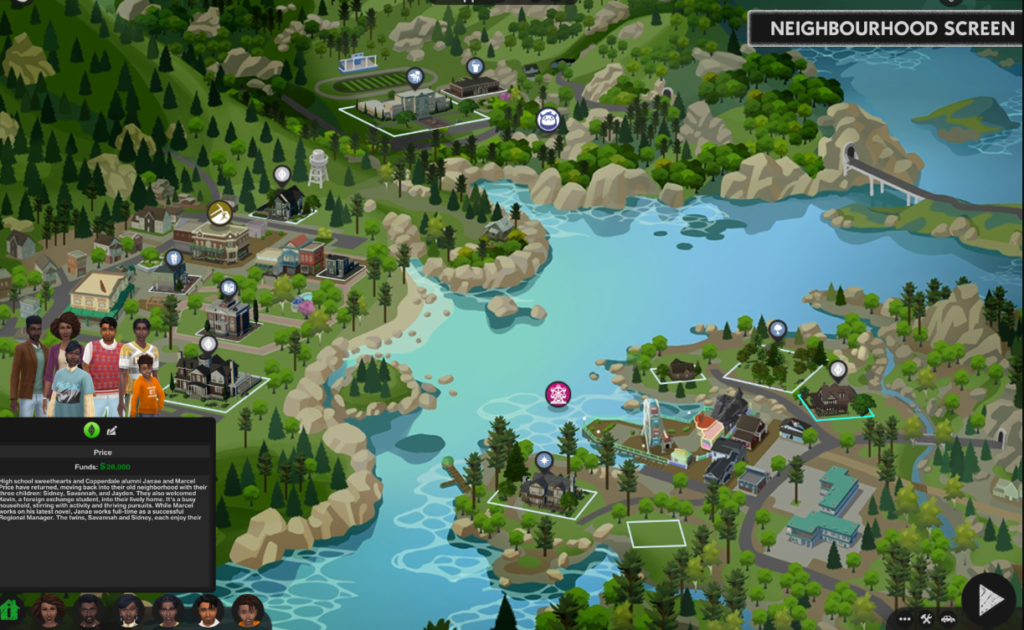The height and width of the screenshot is (630, 1024).
Task: Select the pin above the teal-outlined lot
Action: click(838, 369)
